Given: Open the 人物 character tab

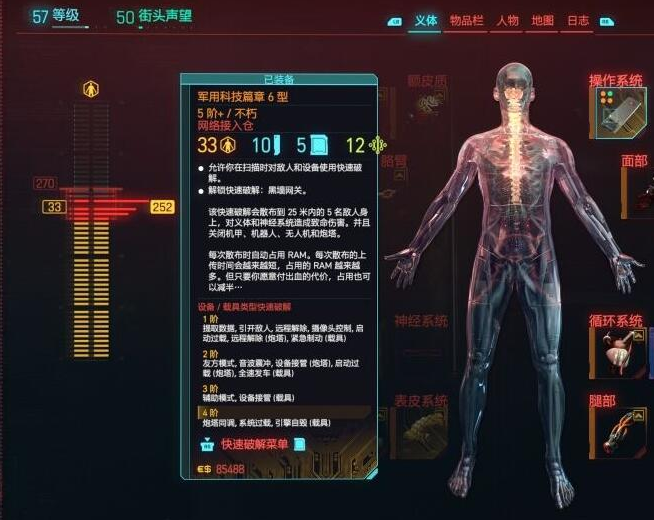Looking at the screenshot, I should point(507,20).
